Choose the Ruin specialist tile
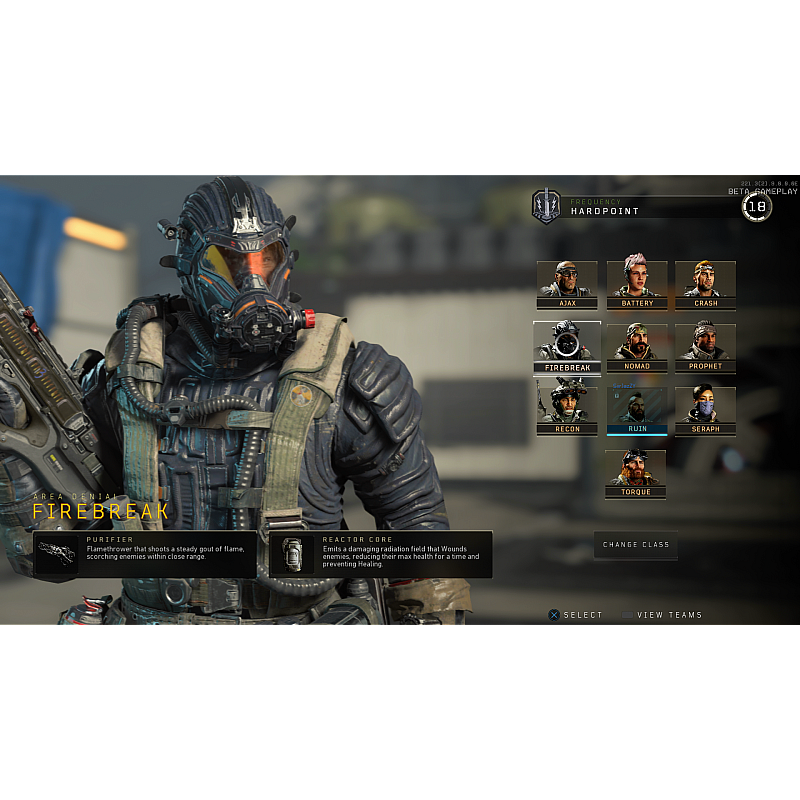Screen dimensions: 800x800 click(x=637, y=410)
